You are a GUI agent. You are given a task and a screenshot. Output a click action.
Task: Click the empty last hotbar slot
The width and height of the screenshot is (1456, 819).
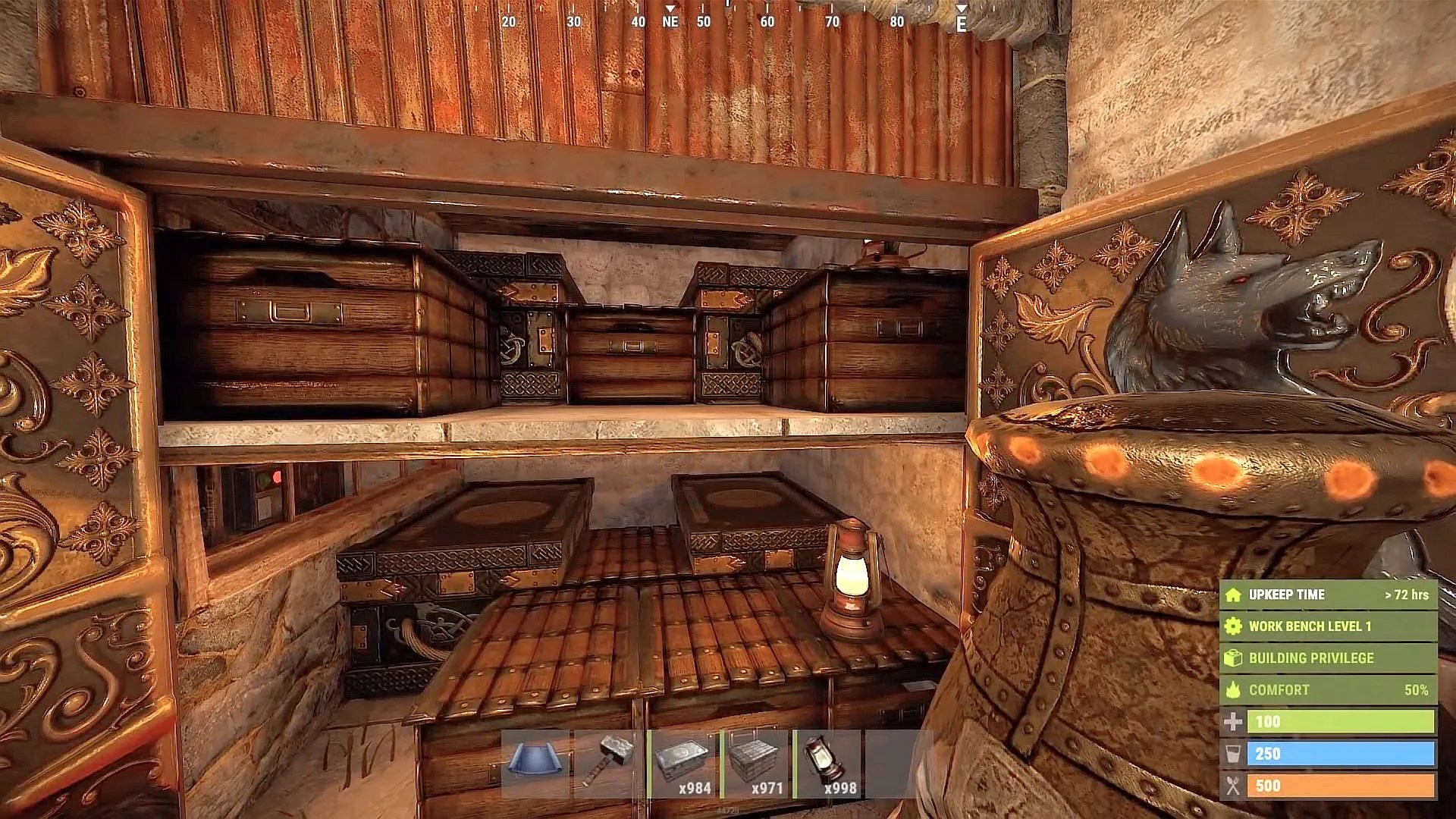(x=899, y=763)
